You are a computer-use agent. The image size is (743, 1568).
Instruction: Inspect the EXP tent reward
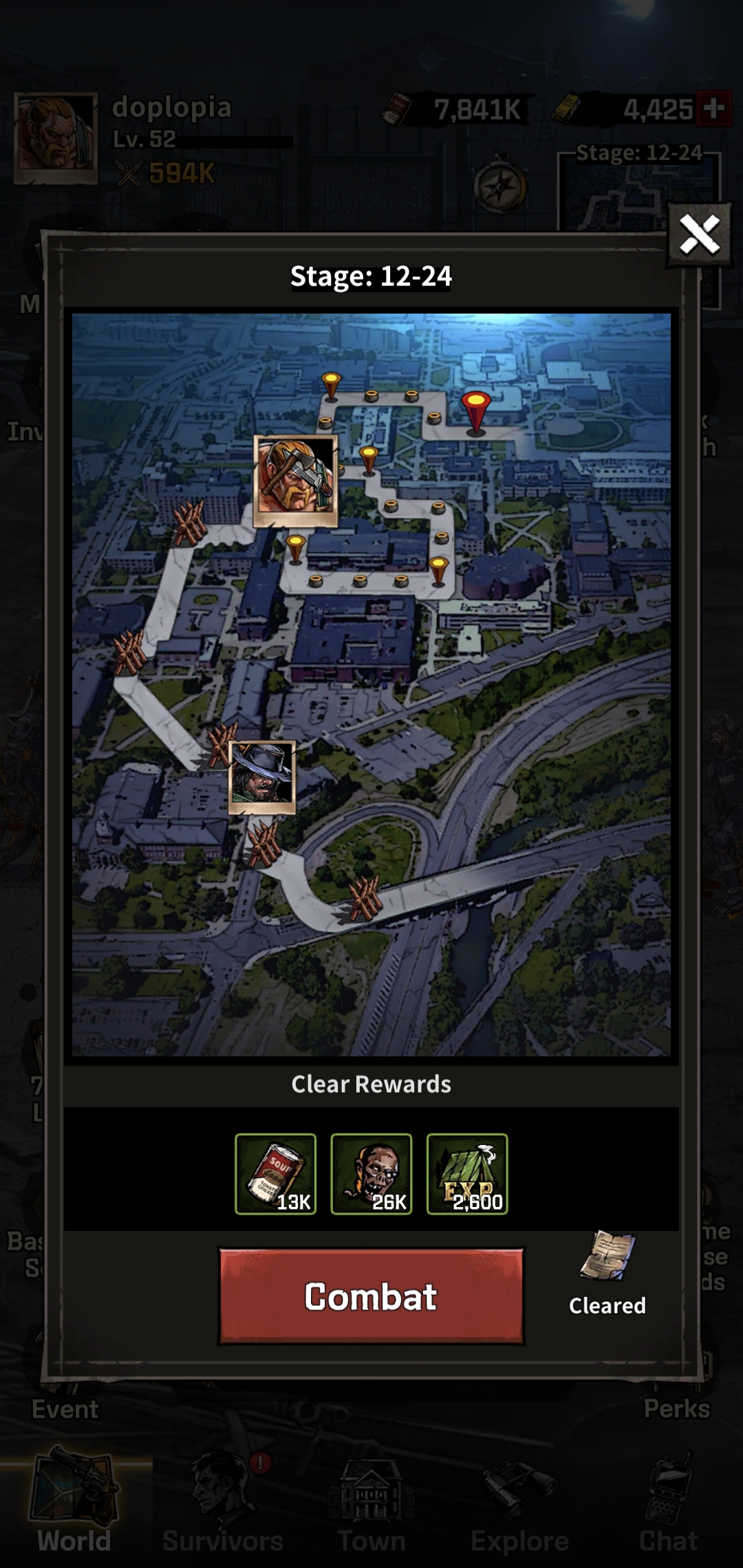(x=467, y=1174)
